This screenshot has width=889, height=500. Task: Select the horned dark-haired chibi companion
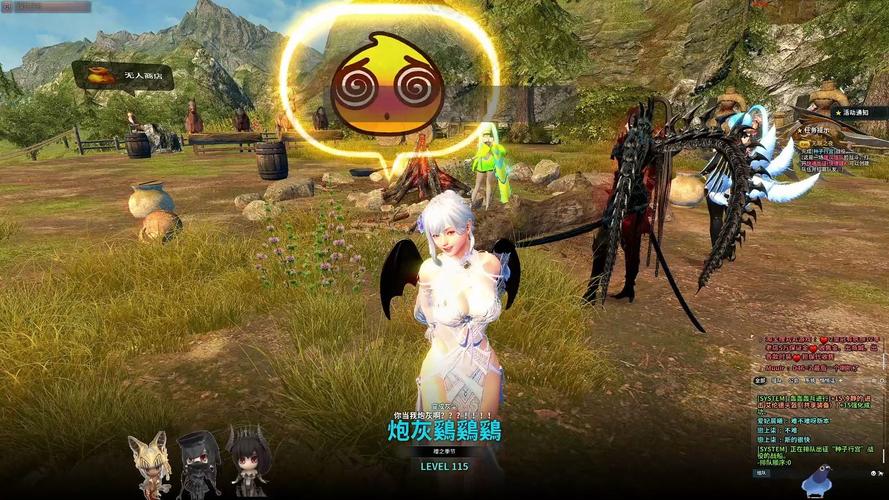click(247, 460)
